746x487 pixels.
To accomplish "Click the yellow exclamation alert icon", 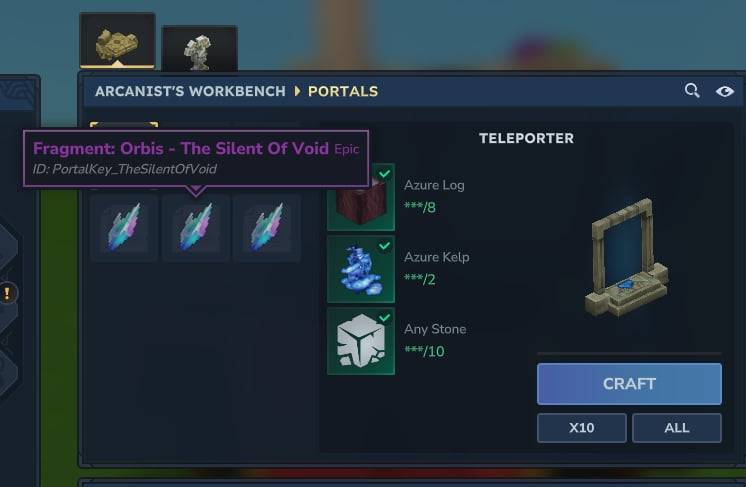I will pos(8,293).
